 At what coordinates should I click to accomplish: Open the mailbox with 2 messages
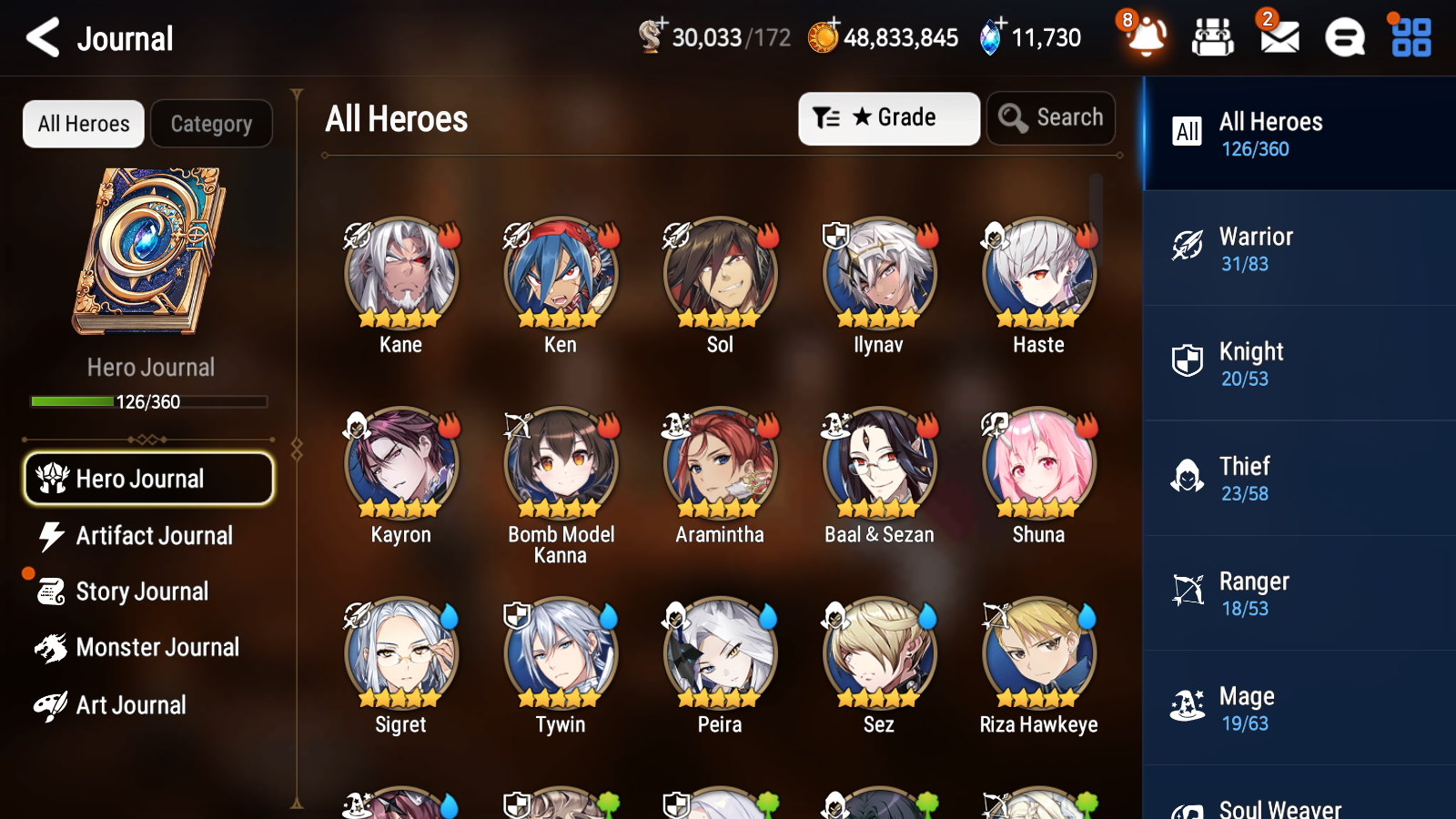(1278, 38)
